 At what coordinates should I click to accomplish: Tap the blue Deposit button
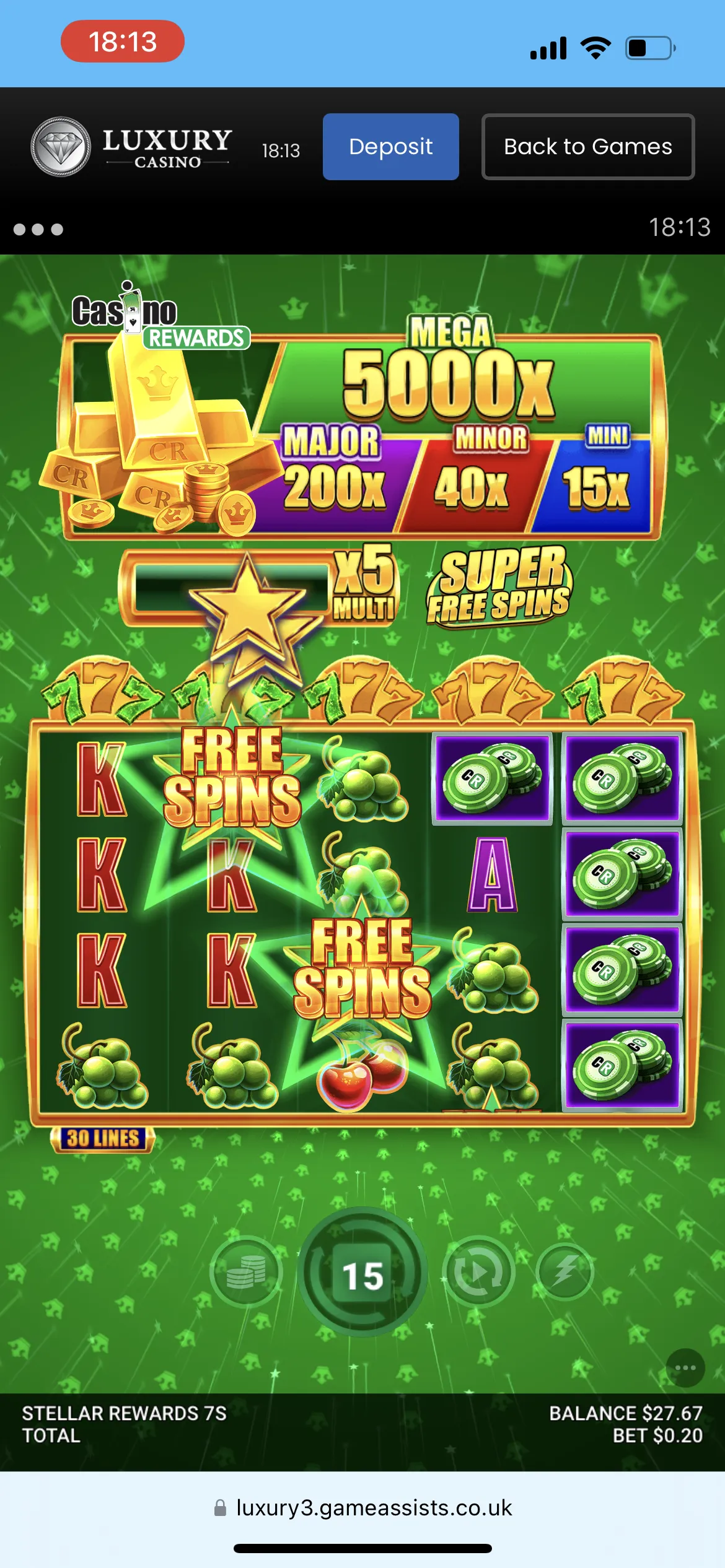[x=390, y=147]
